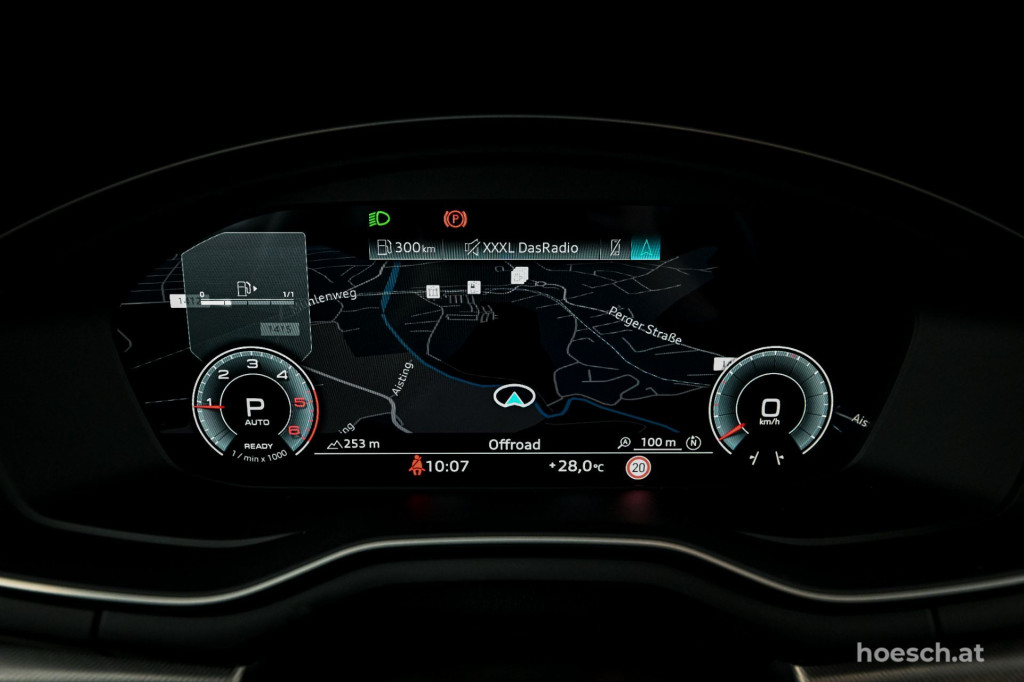The height and width of the screenshot is (682, 1024).
Task: Click the hoesch.at watermark
Action: pos(919,653)
